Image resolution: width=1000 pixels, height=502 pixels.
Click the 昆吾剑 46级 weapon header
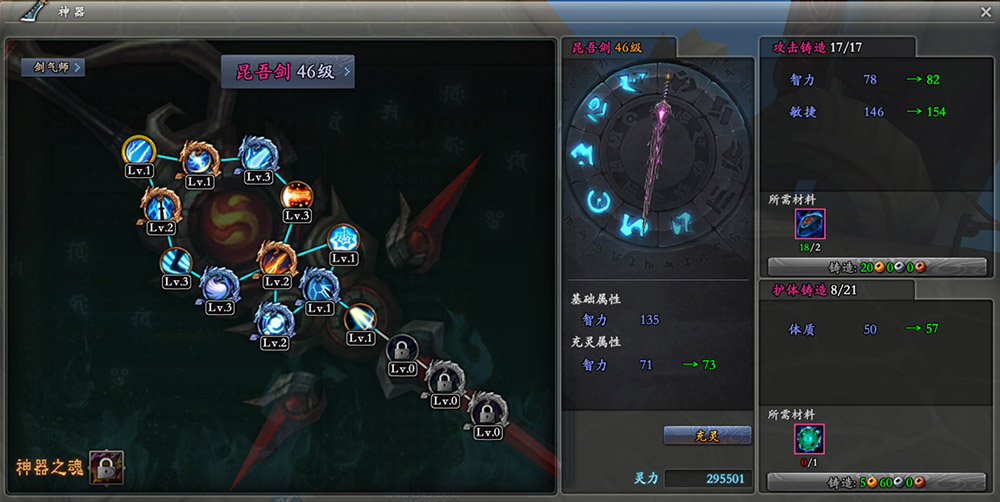point(288,72)
